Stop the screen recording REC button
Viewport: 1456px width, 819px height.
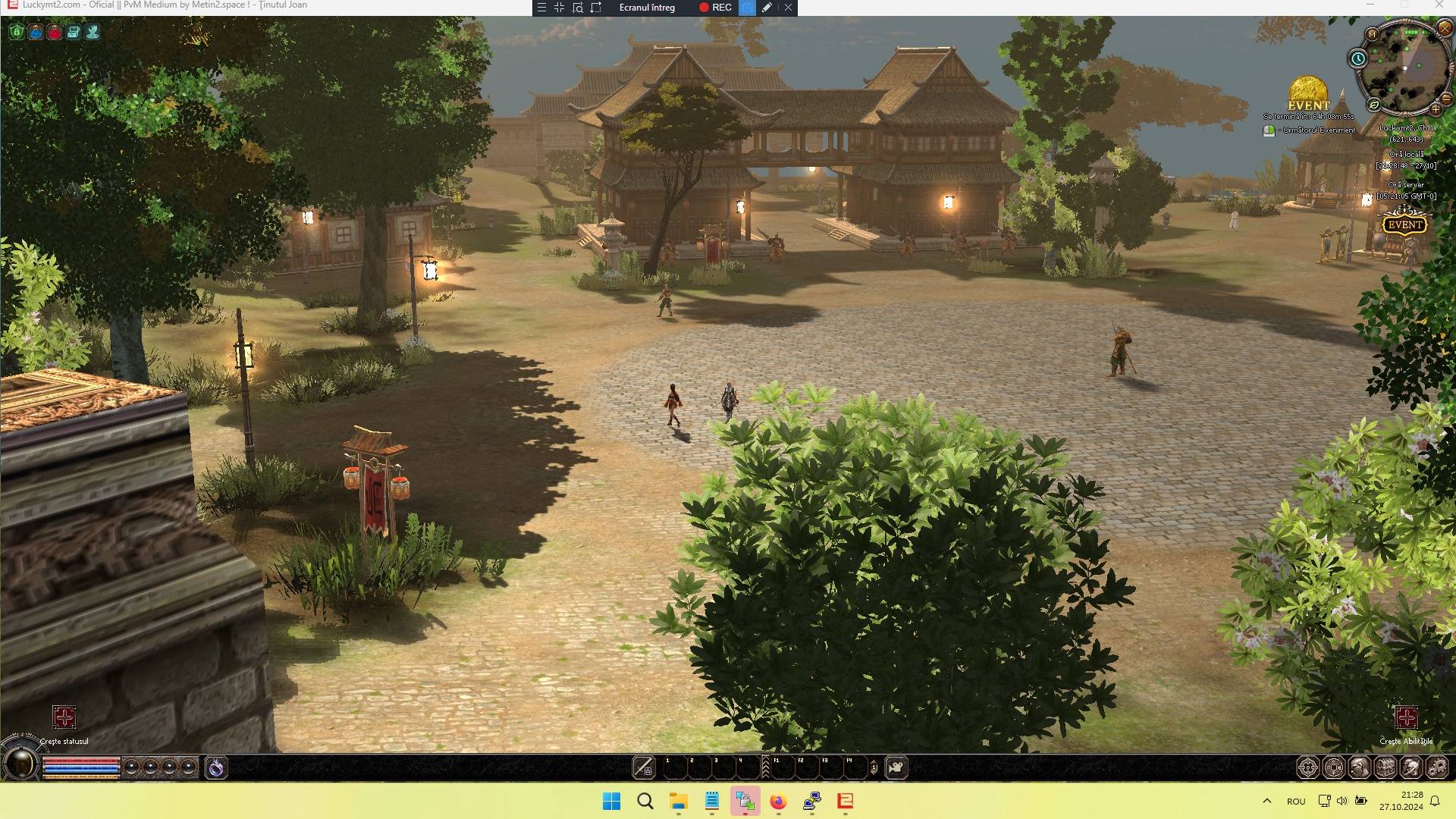pyautogui.click(x=715, y=8)
